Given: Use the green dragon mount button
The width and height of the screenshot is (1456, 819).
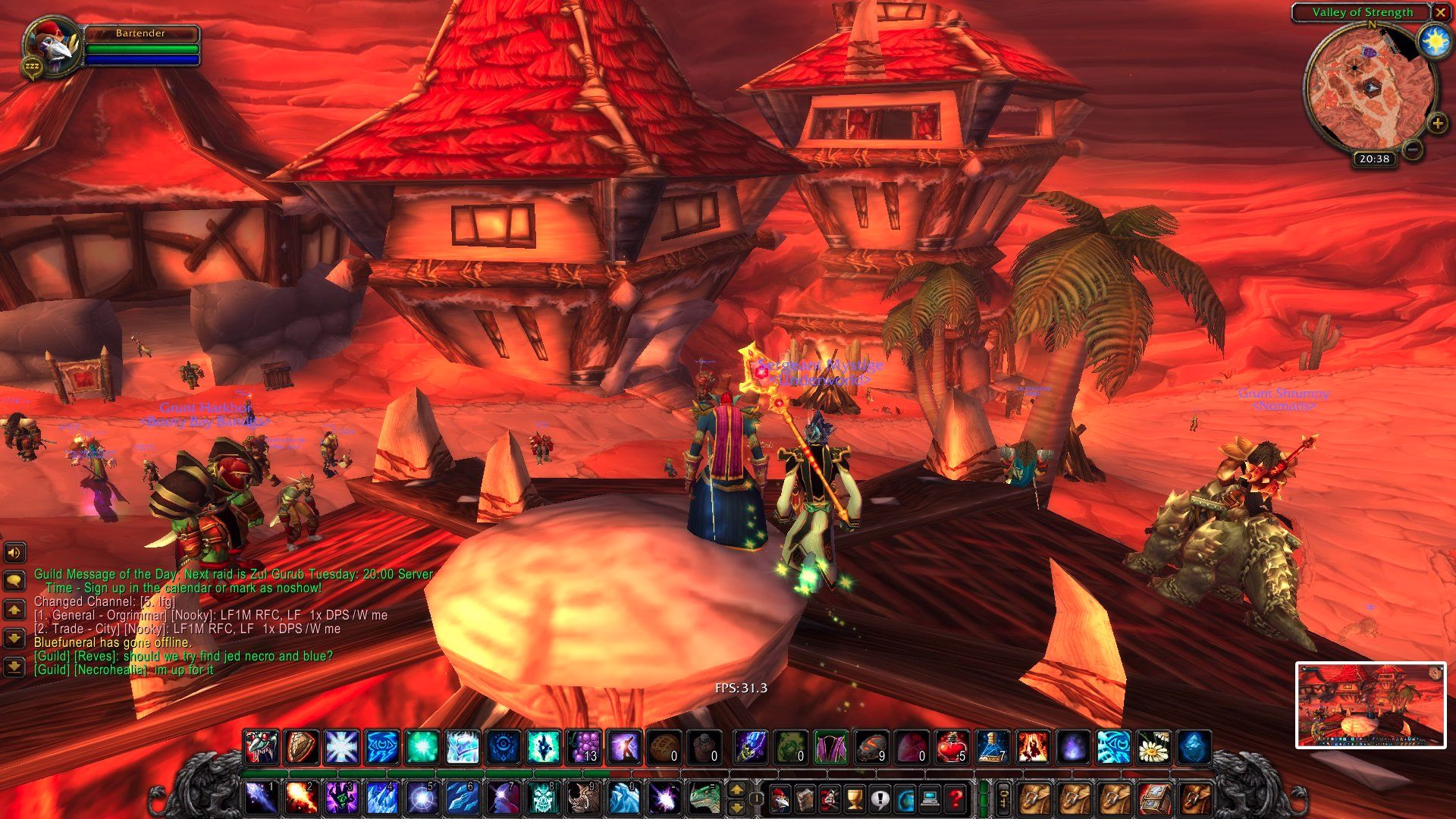Looking at the screenshot, I should pos(704,797).
